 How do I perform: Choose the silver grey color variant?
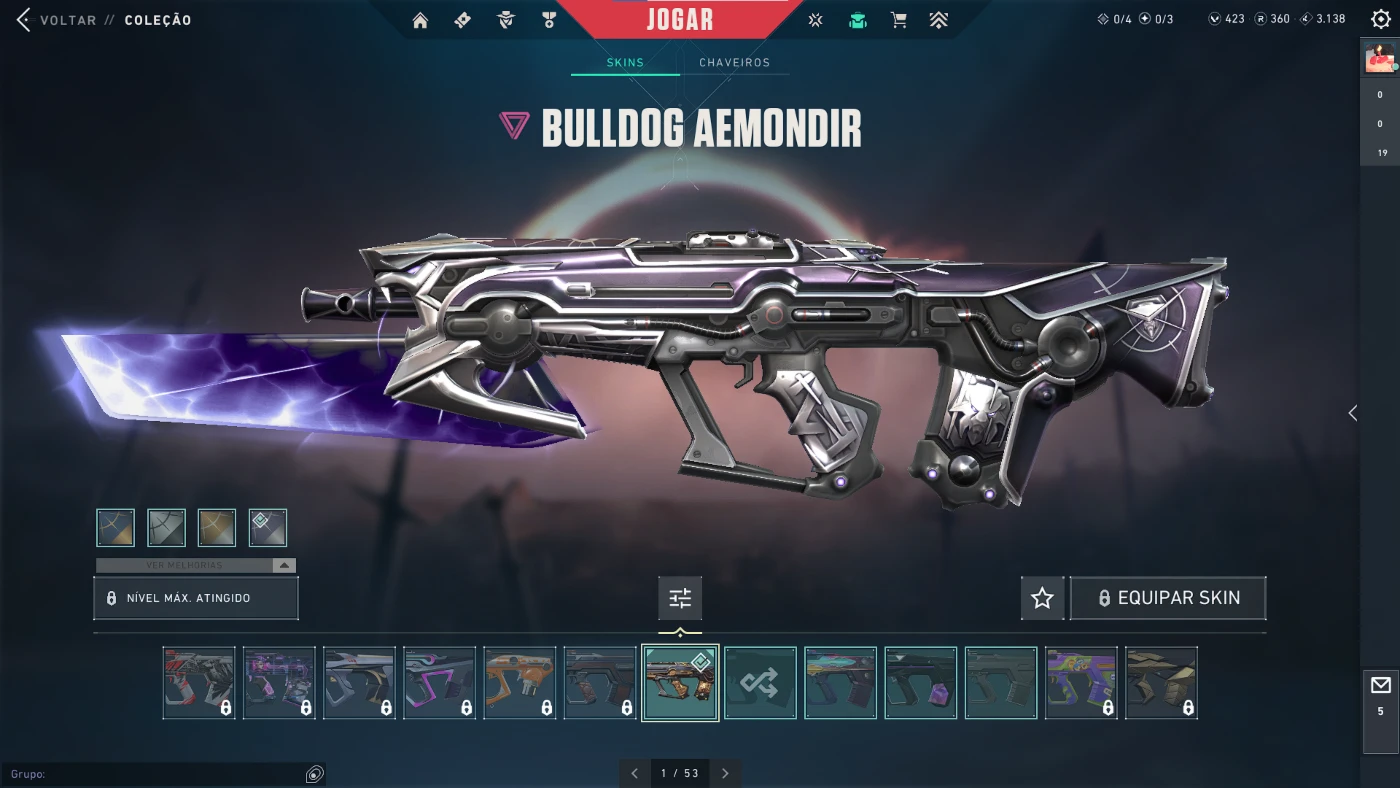[167, 528]
